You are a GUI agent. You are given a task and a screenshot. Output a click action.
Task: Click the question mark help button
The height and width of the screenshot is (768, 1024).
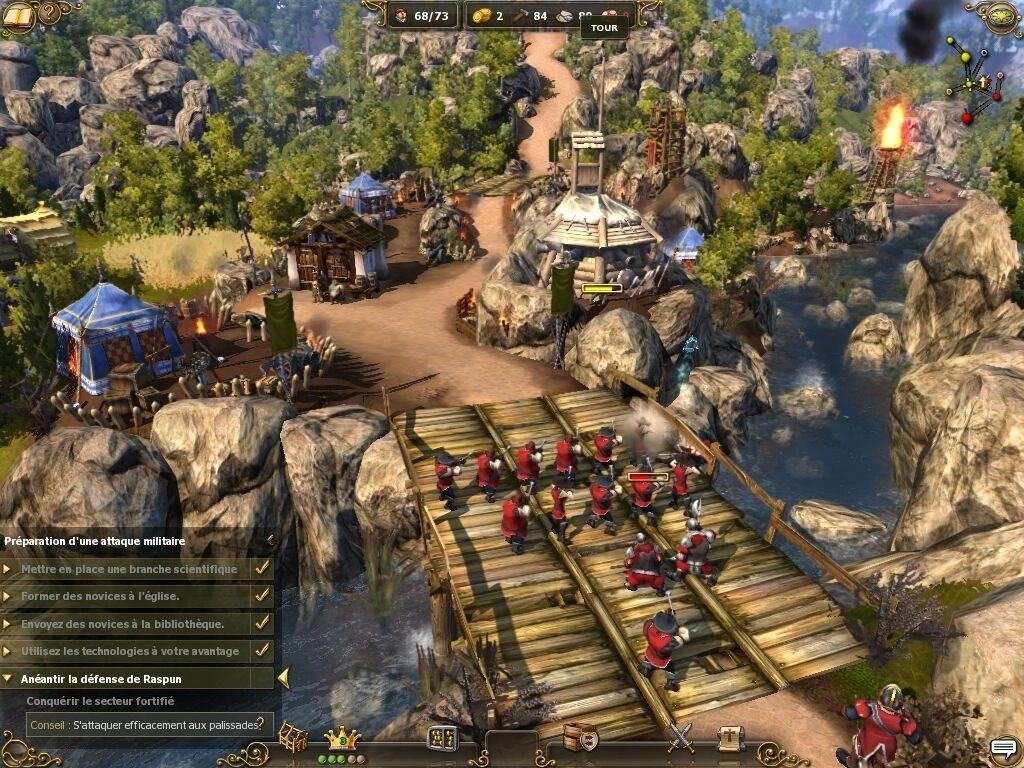point(49,16)
